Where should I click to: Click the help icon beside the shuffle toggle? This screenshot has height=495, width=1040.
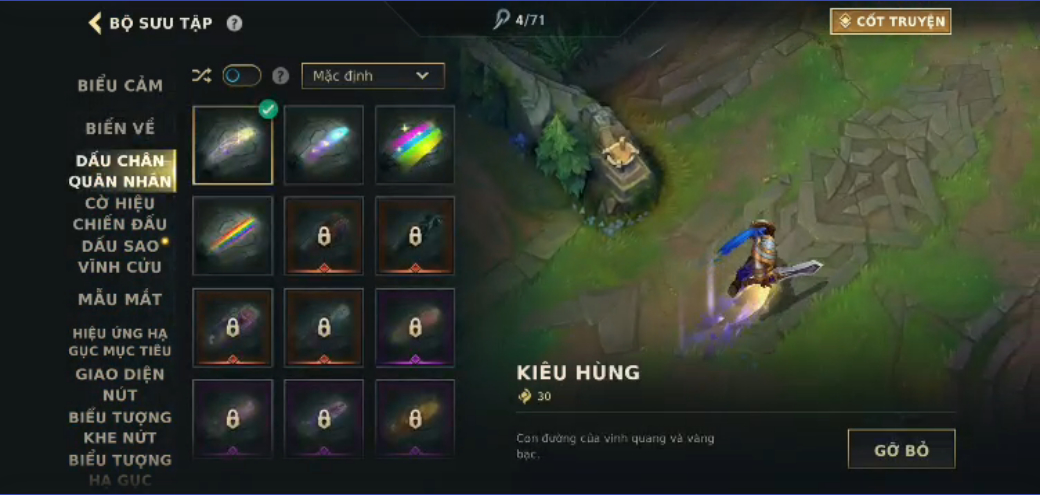click(281, 76)
